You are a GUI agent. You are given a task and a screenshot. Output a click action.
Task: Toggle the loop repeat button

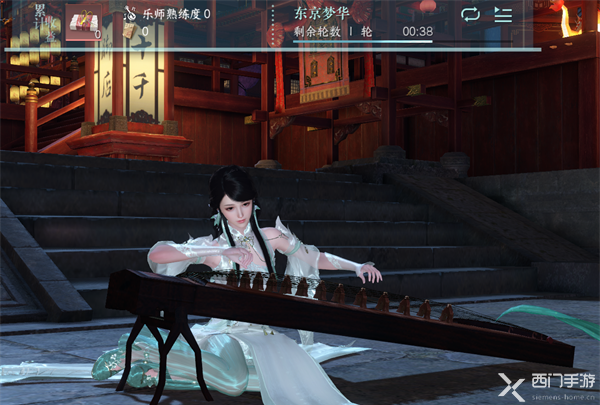click(469, 15)
